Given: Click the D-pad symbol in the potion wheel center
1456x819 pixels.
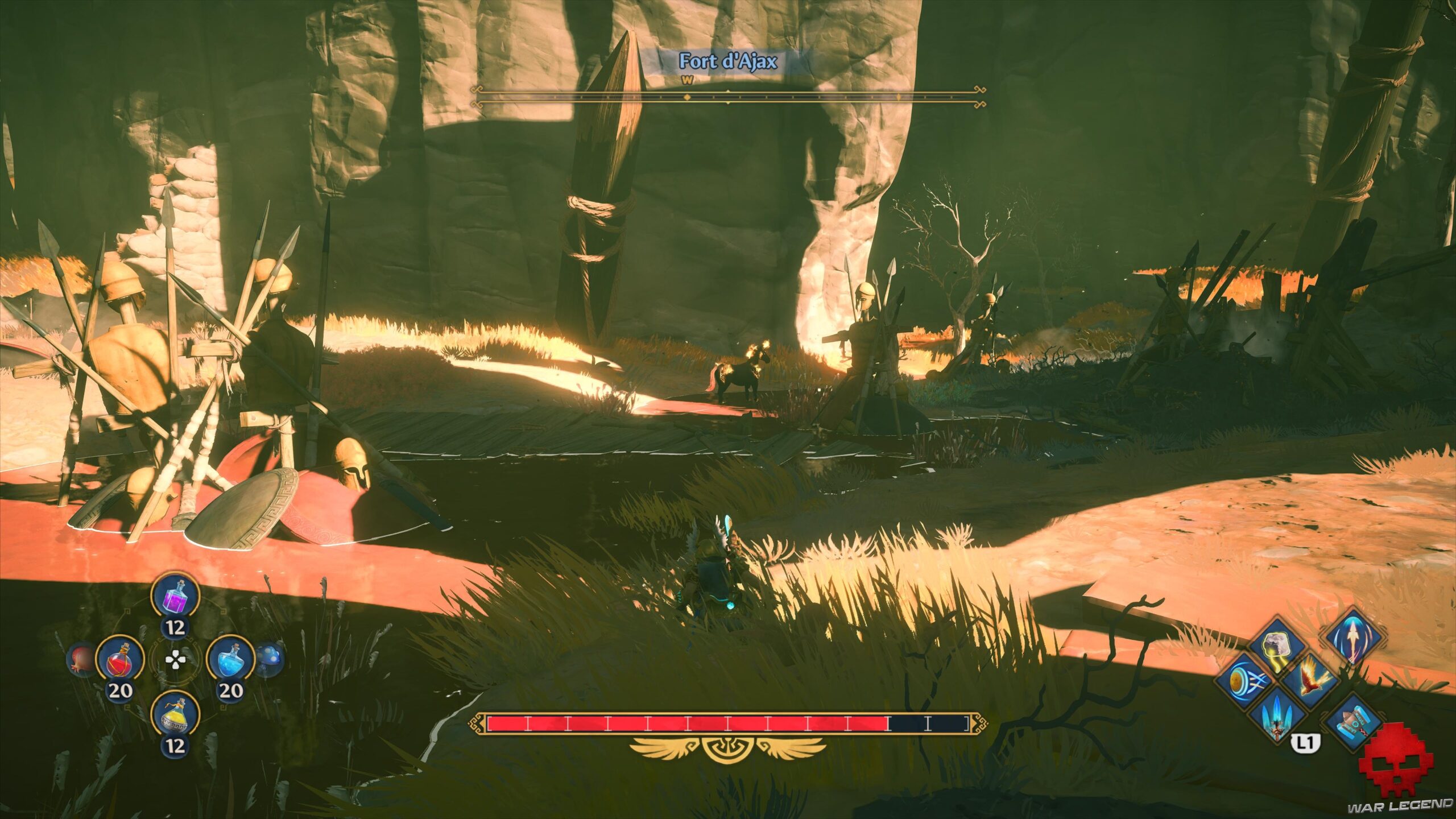Looking at the screenshot, I should pyautogui.click(x=176, y=661).
